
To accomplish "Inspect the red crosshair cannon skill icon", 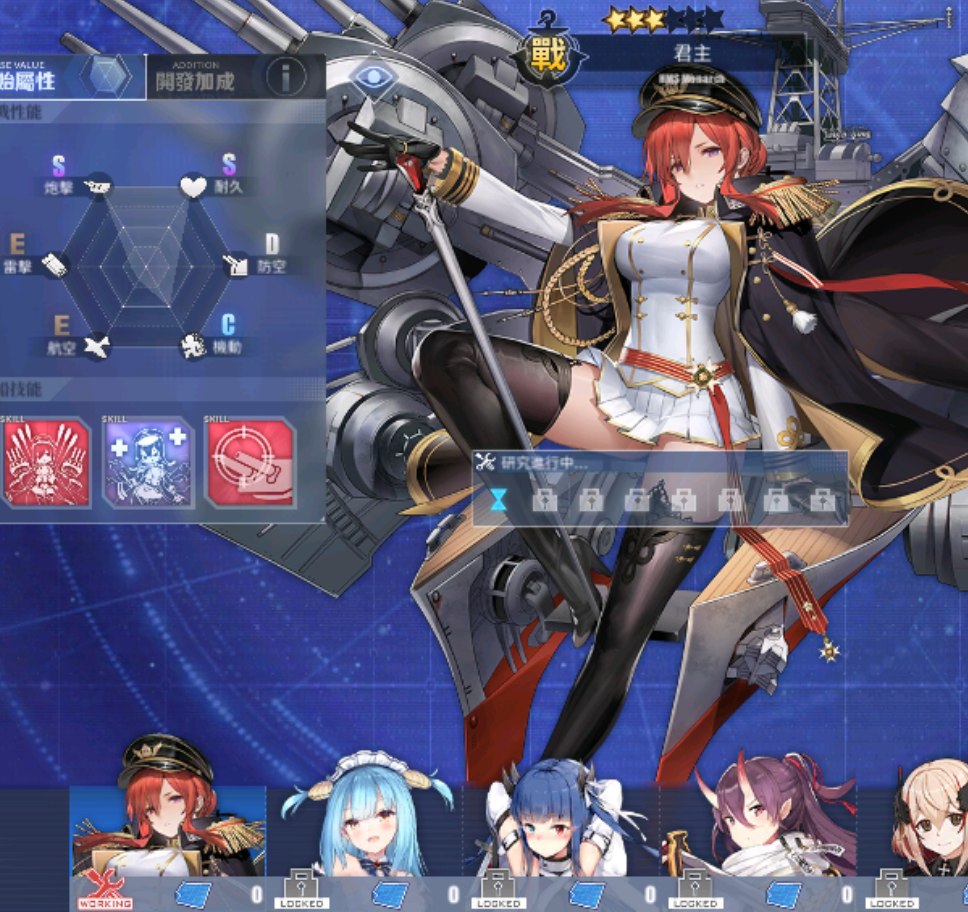I will tap(250, 463).
